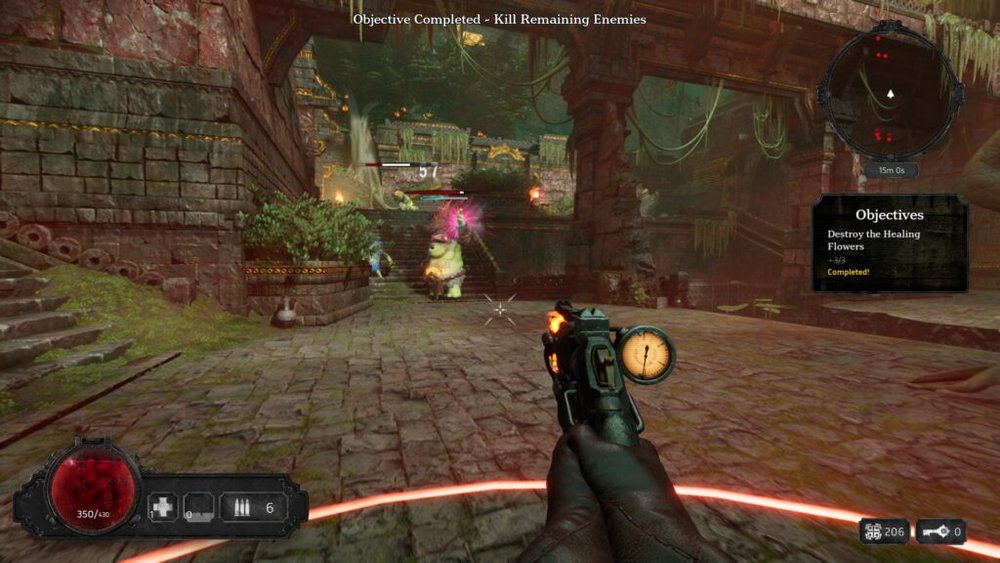Click the ornate currency icon

click(x=873, y=531)
